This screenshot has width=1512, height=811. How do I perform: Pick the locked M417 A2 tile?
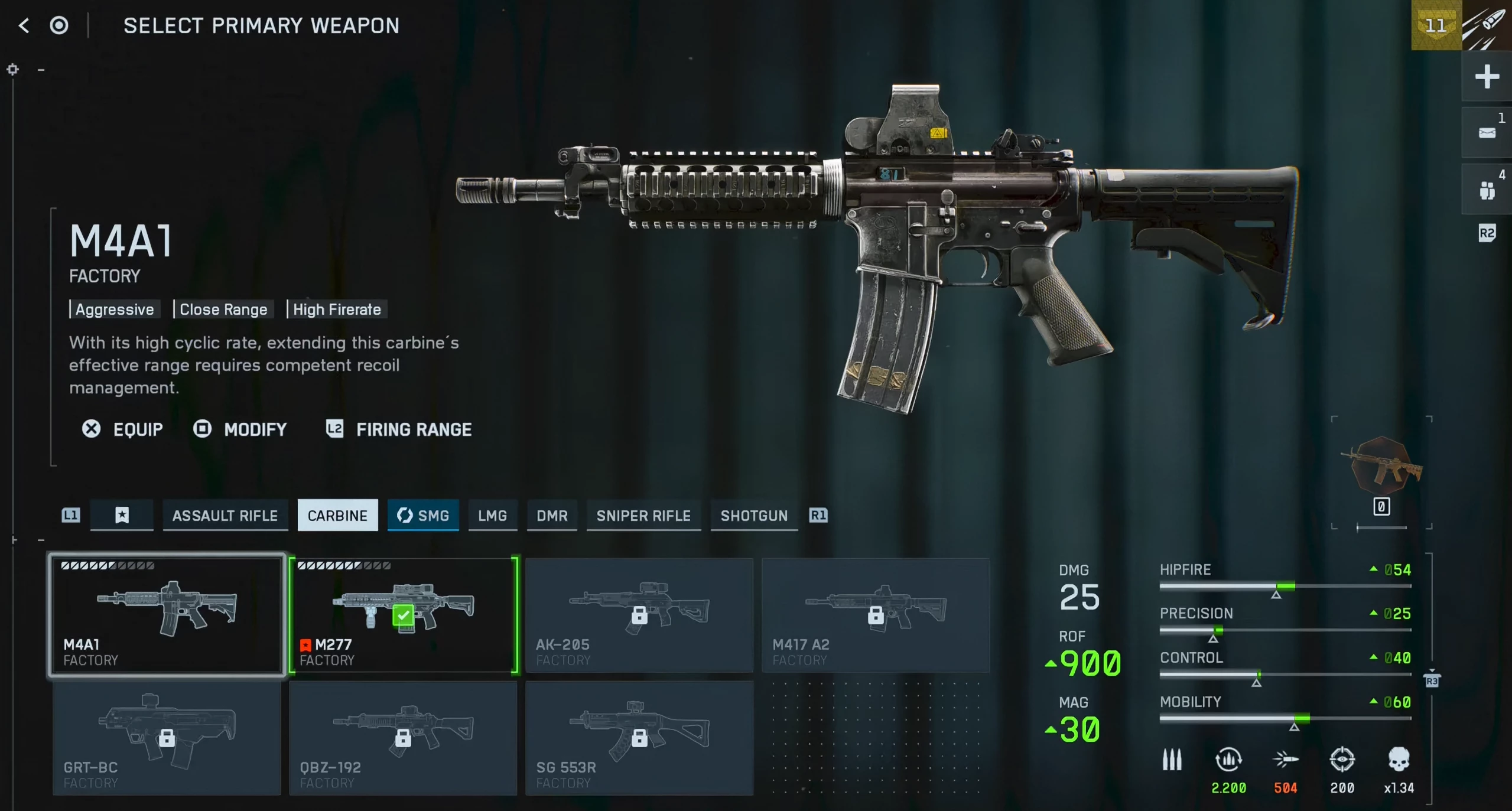coord(876,615)
